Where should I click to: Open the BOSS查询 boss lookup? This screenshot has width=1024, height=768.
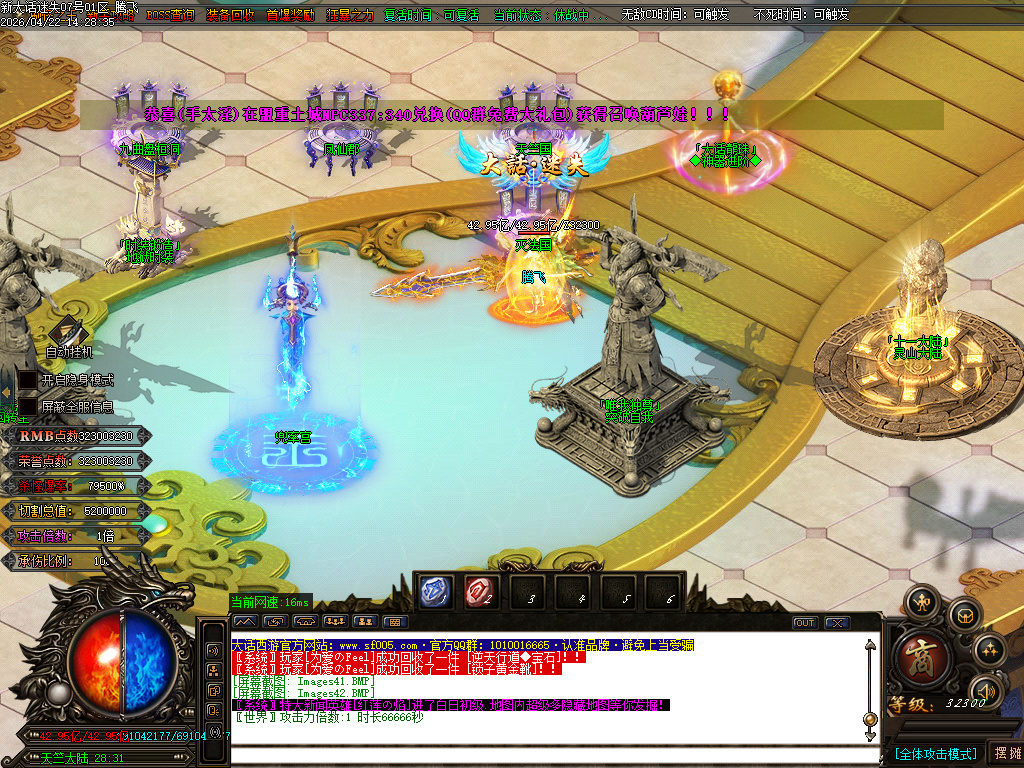coord(171,15)
